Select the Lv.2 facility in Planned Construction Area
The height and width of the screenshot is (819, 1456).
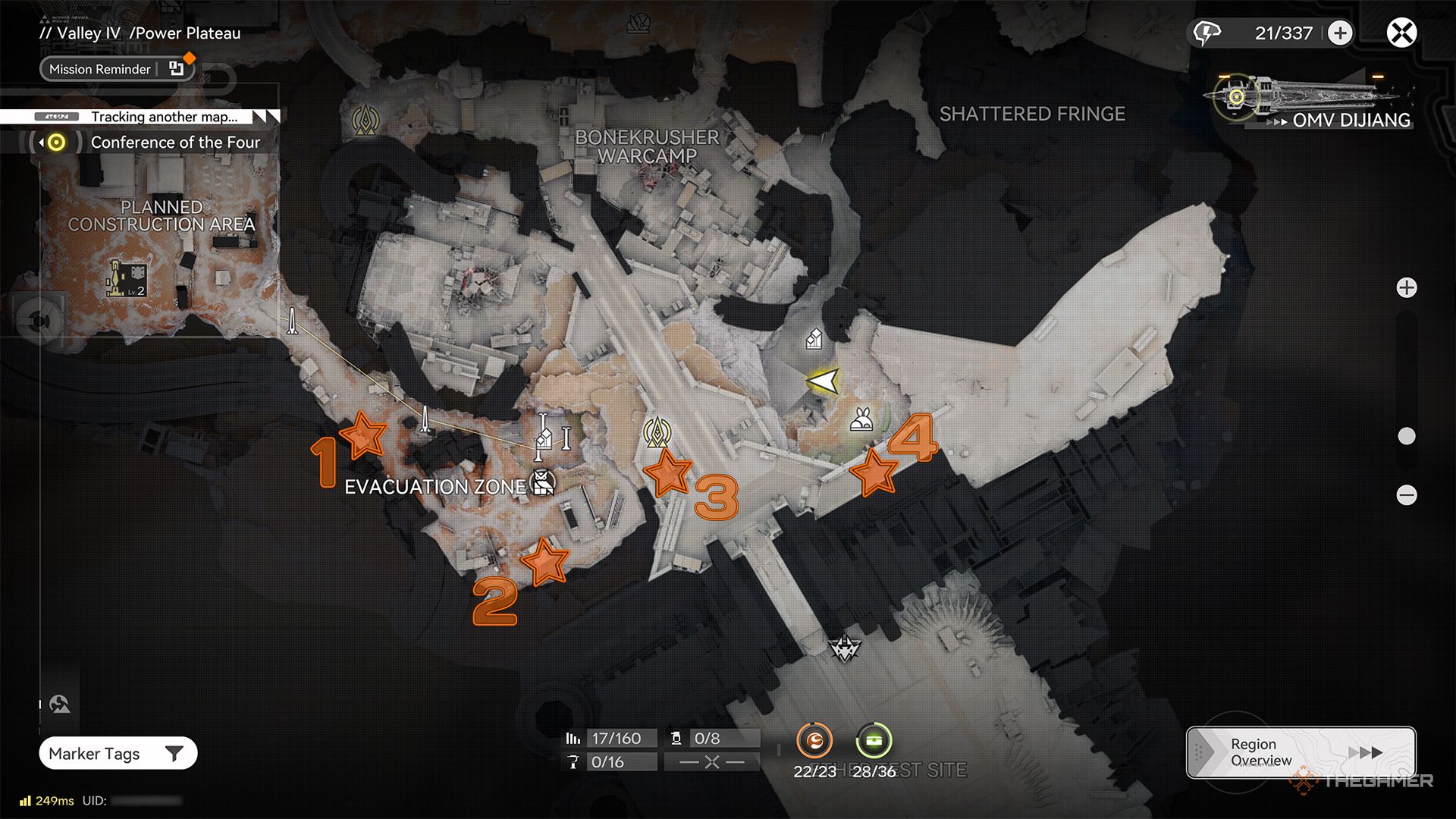pyautogui.click(x=126, y=278)
